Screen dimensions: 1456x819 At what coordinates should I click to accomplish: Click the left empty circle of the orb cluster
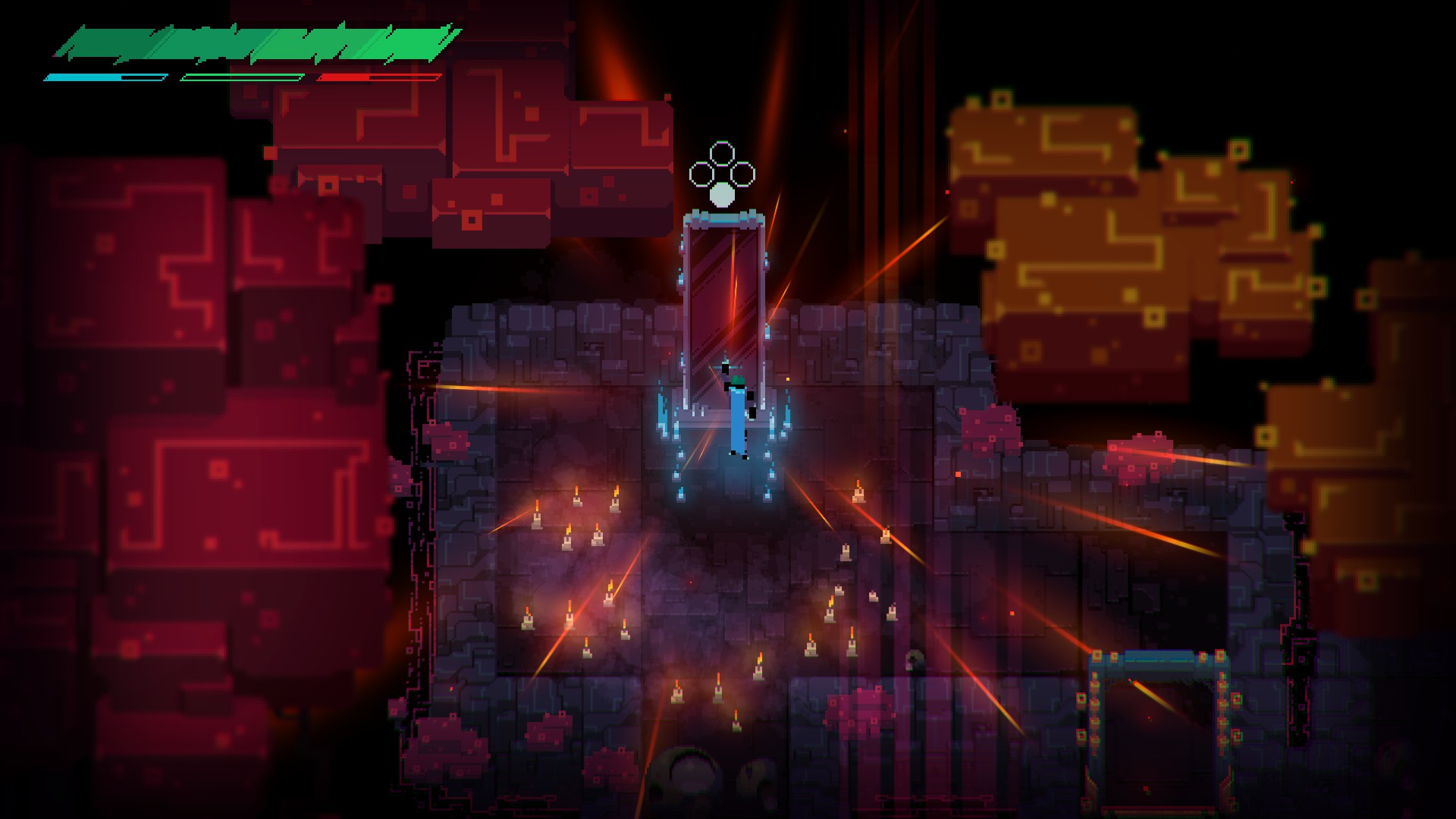698,172
